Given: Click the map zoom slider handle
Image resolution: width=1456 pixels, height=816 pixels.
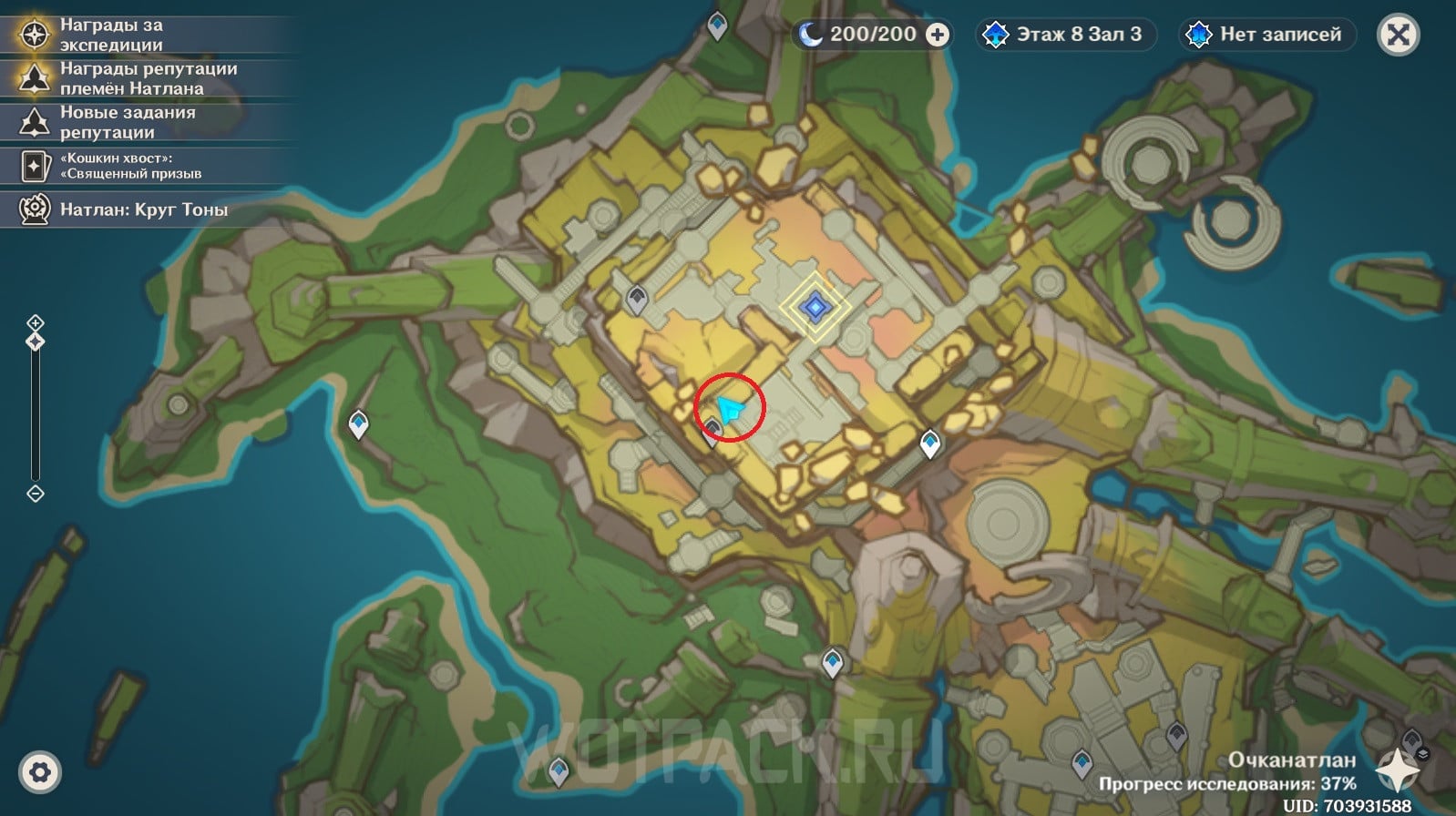Looking at the screenshot, I should pyautogui.click(x=36, y=342).
